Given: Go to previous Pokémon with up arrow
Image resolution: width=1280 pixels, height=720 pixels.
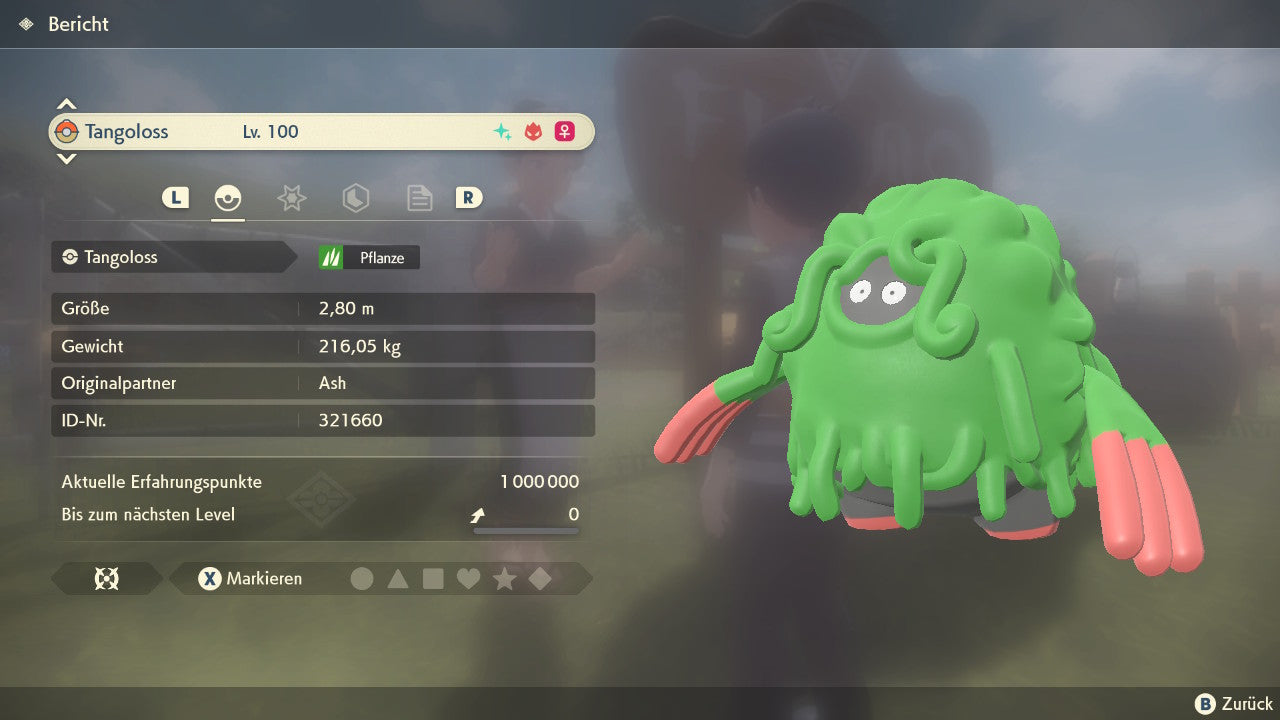Looking at the screenshot, I should 66,104.
